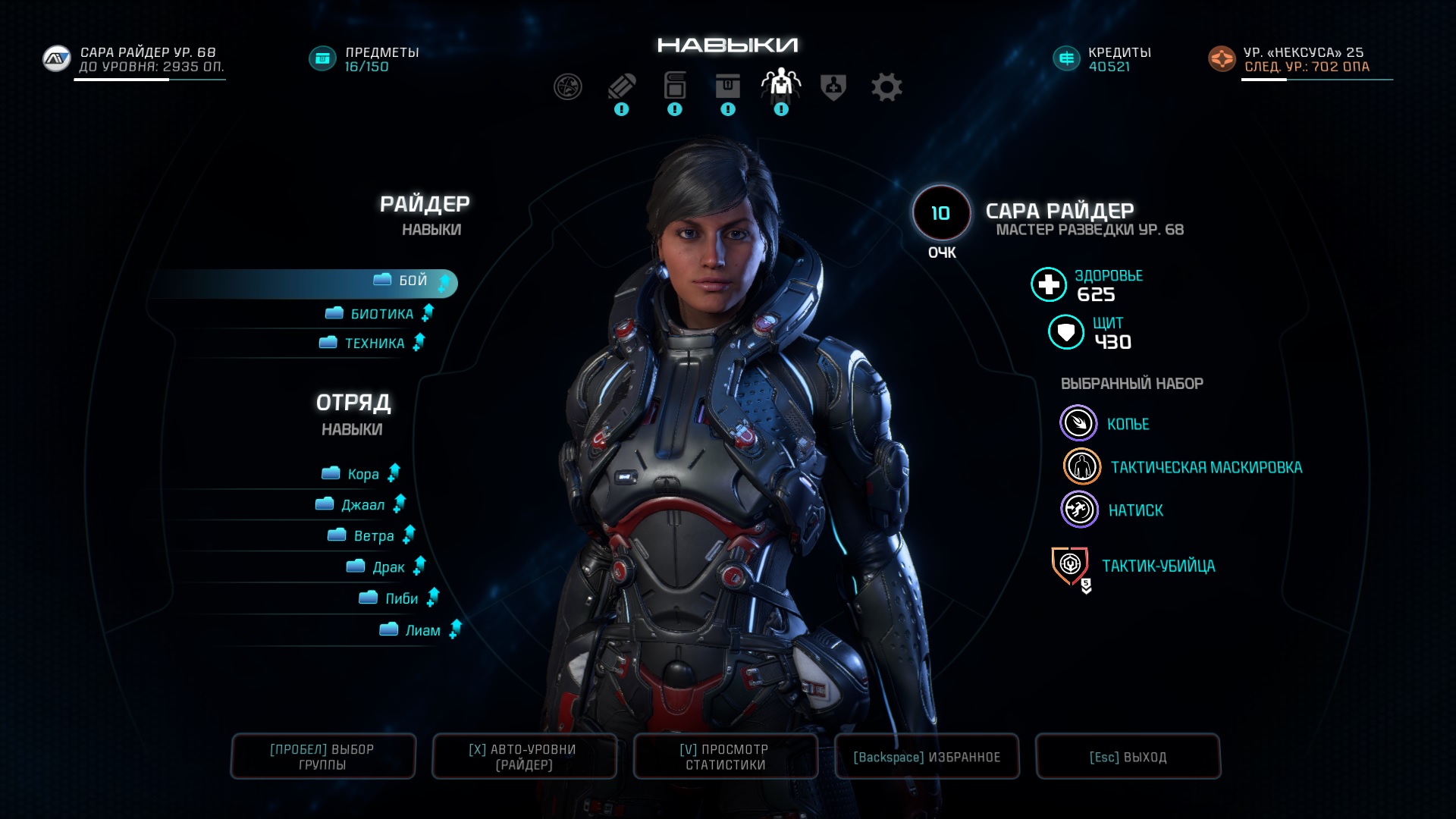Open the ТЕХНИКА skills category

(x=374, y=344)
